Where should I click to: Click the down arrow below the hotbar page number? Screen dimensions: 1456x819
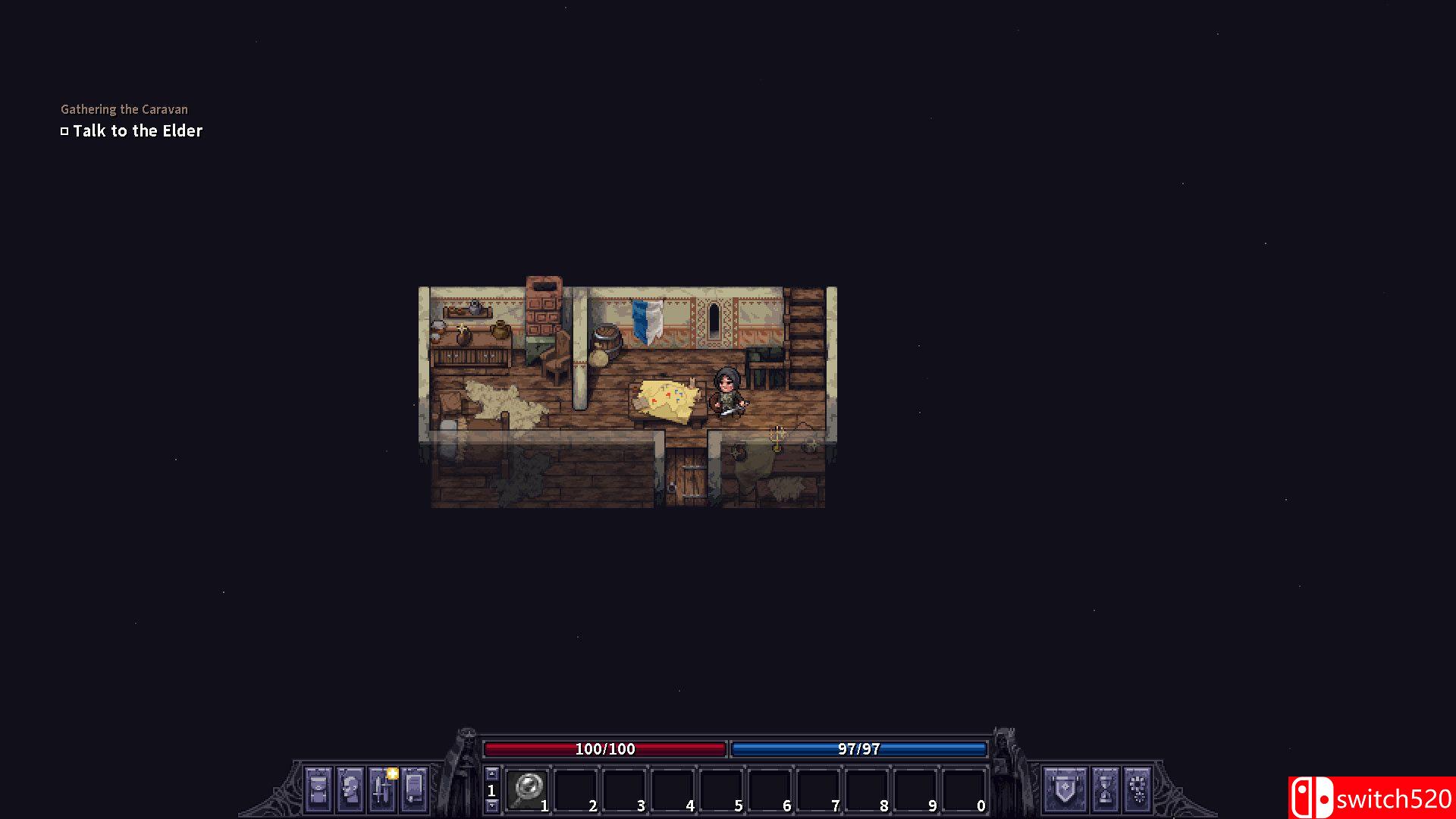491,806
